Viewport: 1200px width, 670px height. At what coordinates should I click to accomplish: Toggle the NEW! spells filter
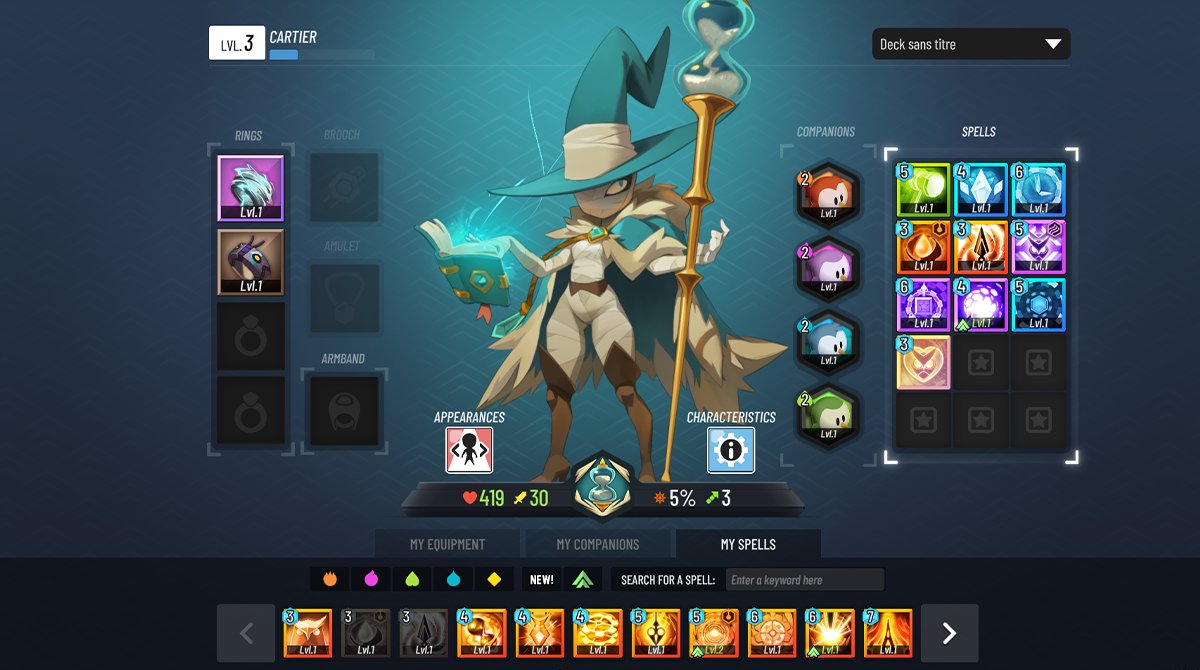tap(541, 580)
